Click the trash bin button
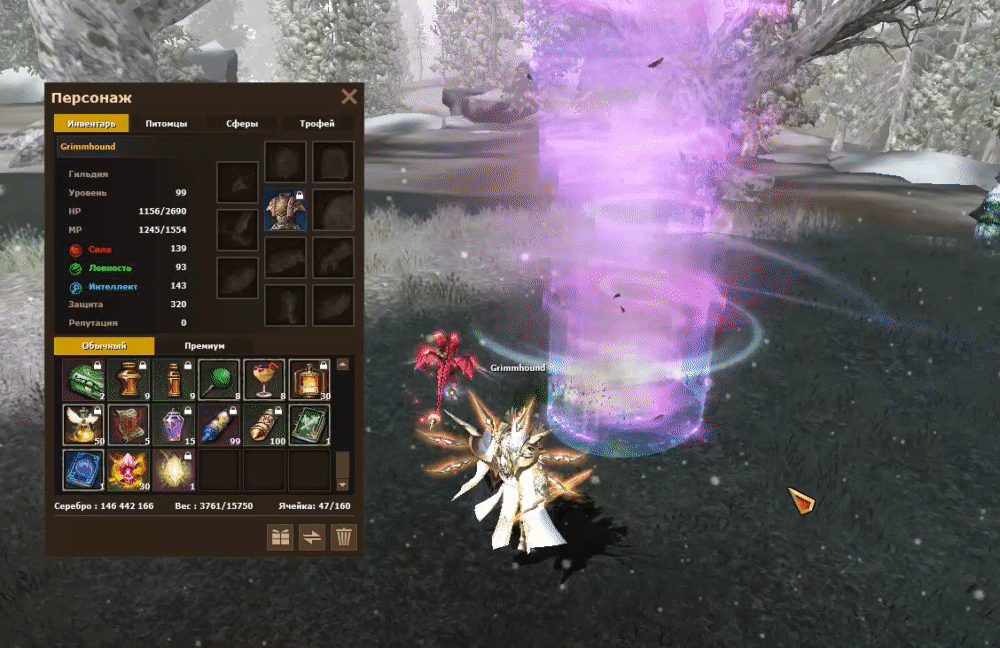 tap(343, 537)
